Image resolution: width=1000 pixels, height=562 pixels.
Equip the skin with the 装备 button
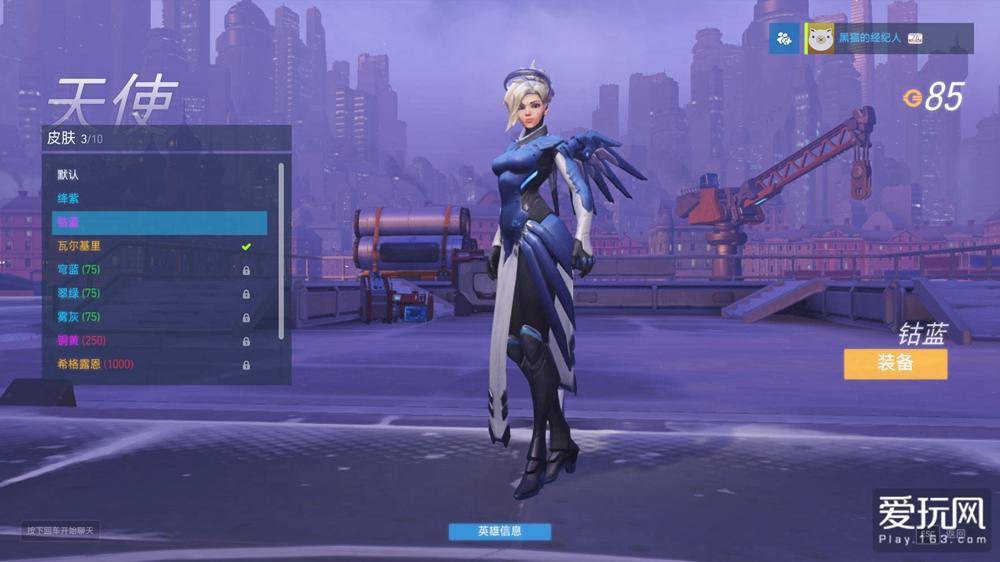pyautogui.click(x=894, y=363)
